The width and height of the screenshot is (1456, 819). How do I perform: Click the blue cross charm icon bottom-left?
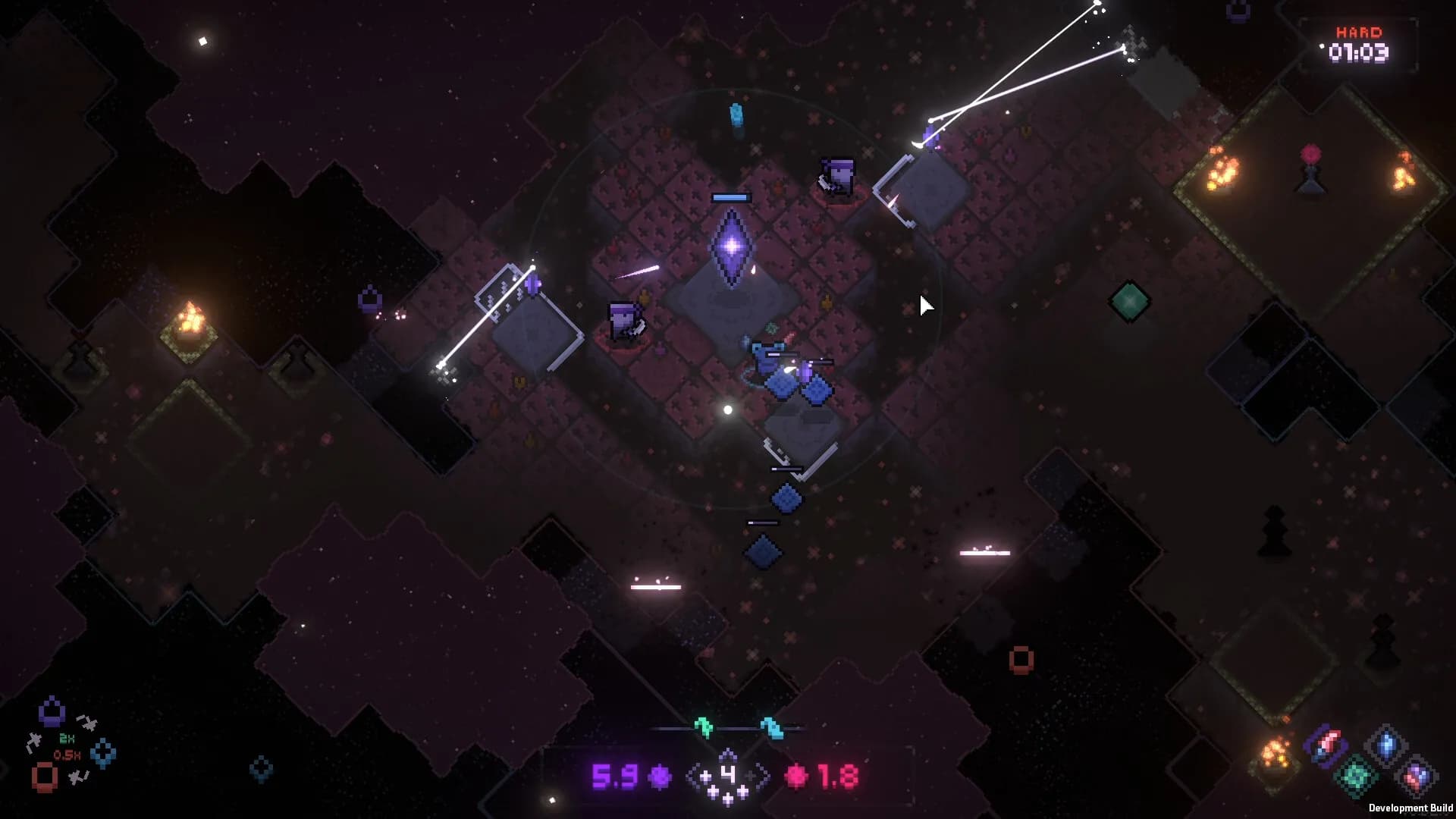pyautogui.click(x=102, y=752)
